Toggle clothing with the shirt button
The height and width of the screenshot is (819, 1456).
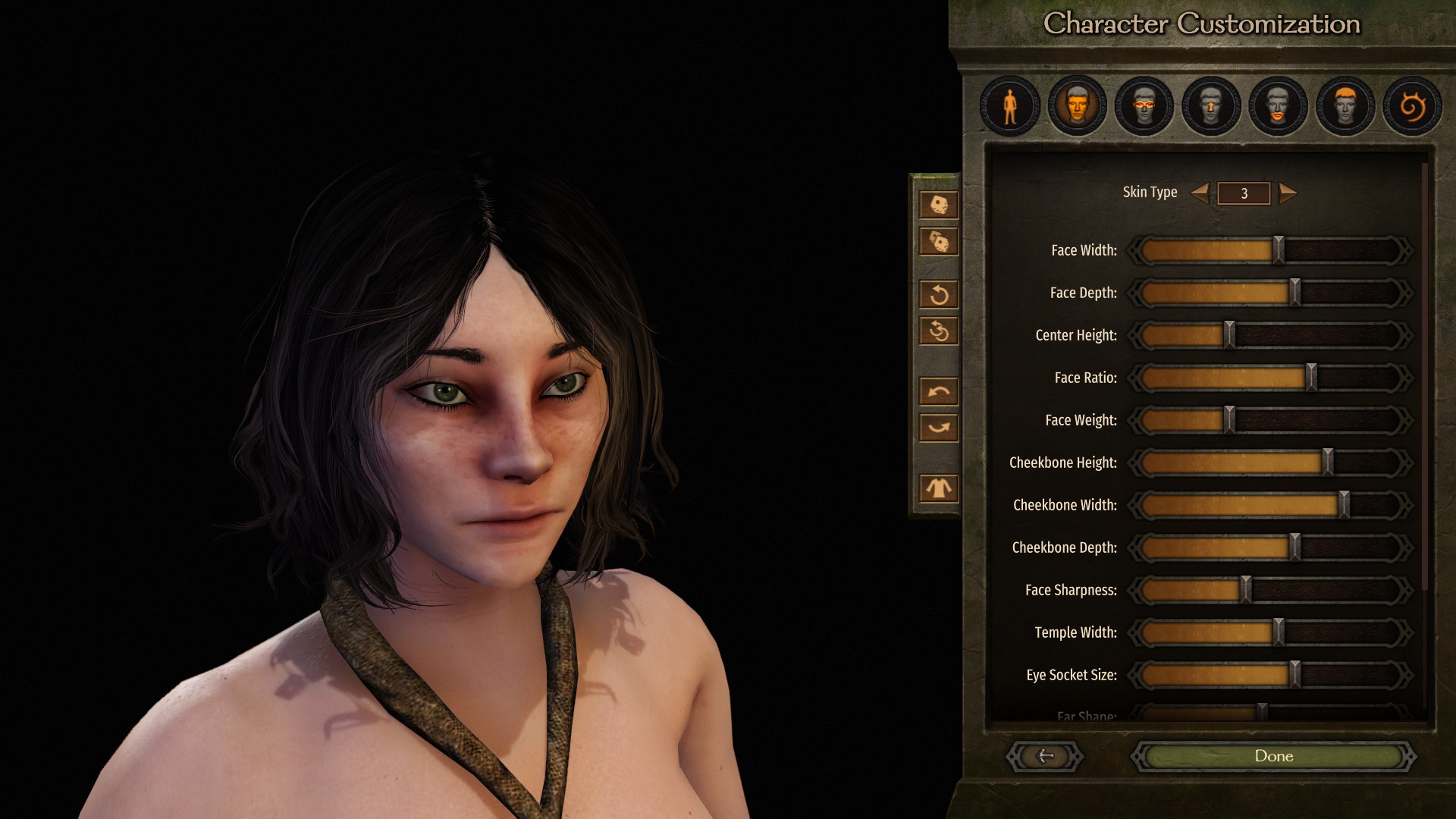click(x=939, y=488)
